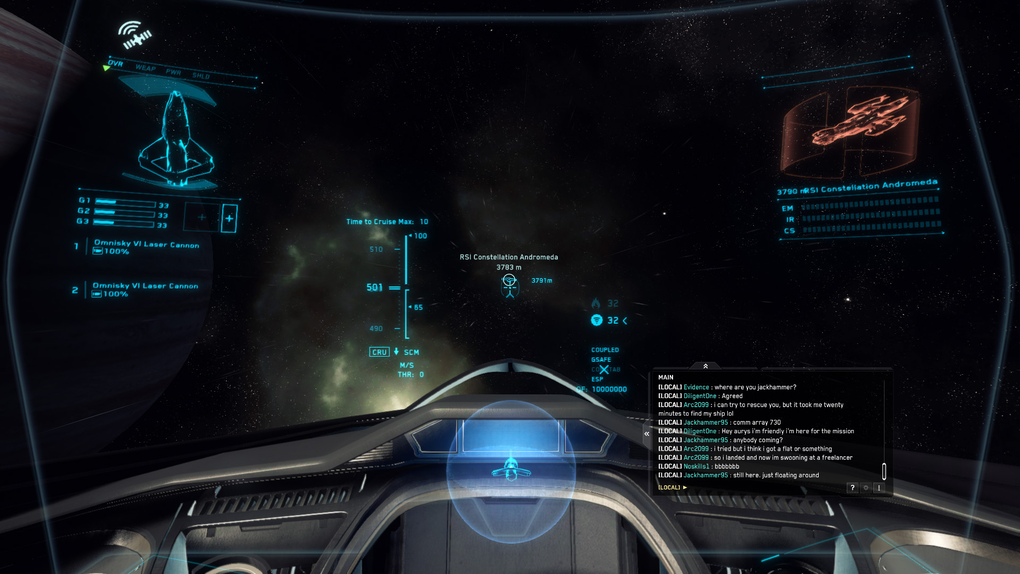Click the exclamation mark chat button
Screen dimensions: 1020x574
click(879, 488)
